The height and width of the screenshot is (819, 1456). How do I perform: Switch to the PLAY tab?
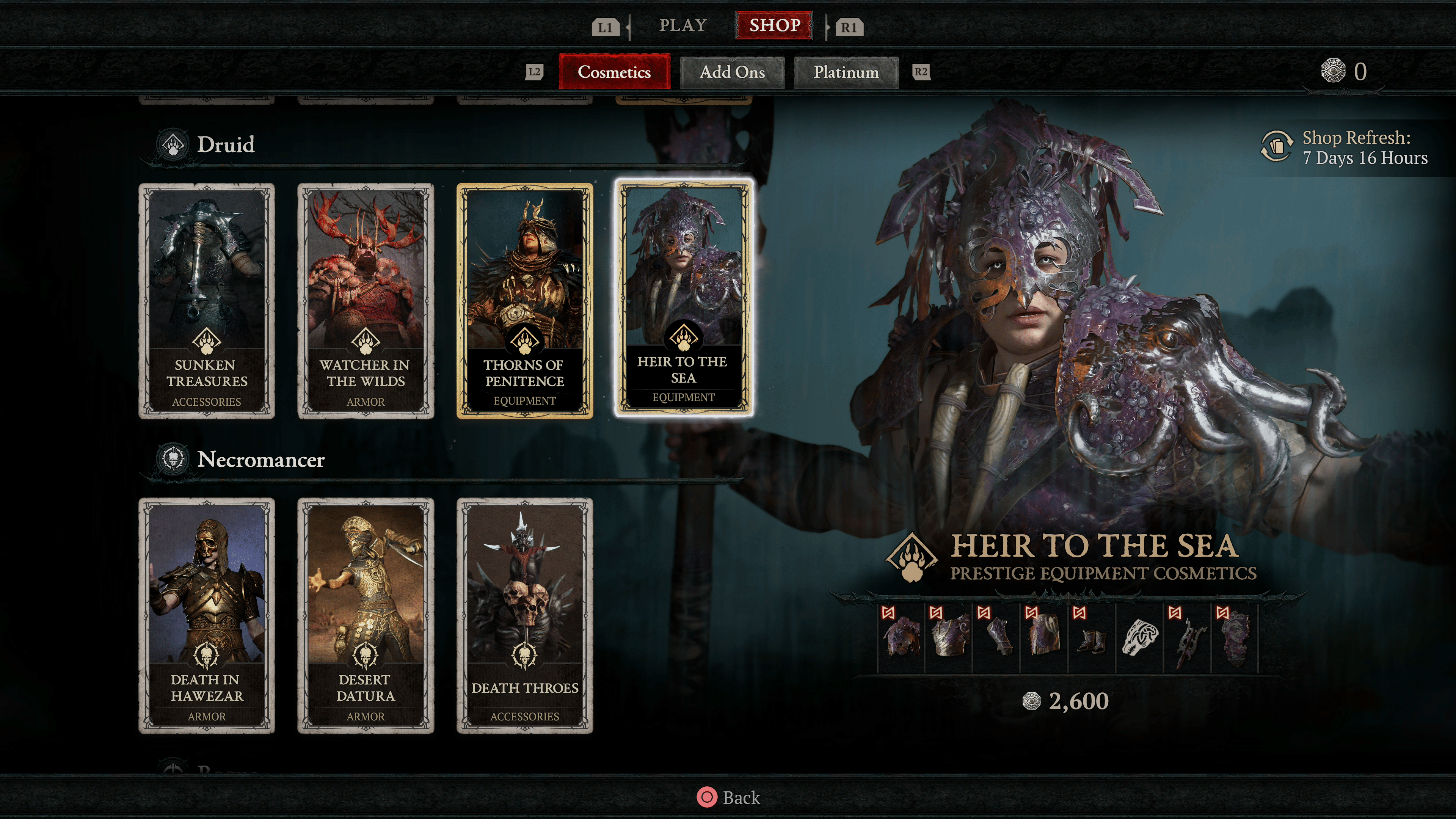coord(683,25)
